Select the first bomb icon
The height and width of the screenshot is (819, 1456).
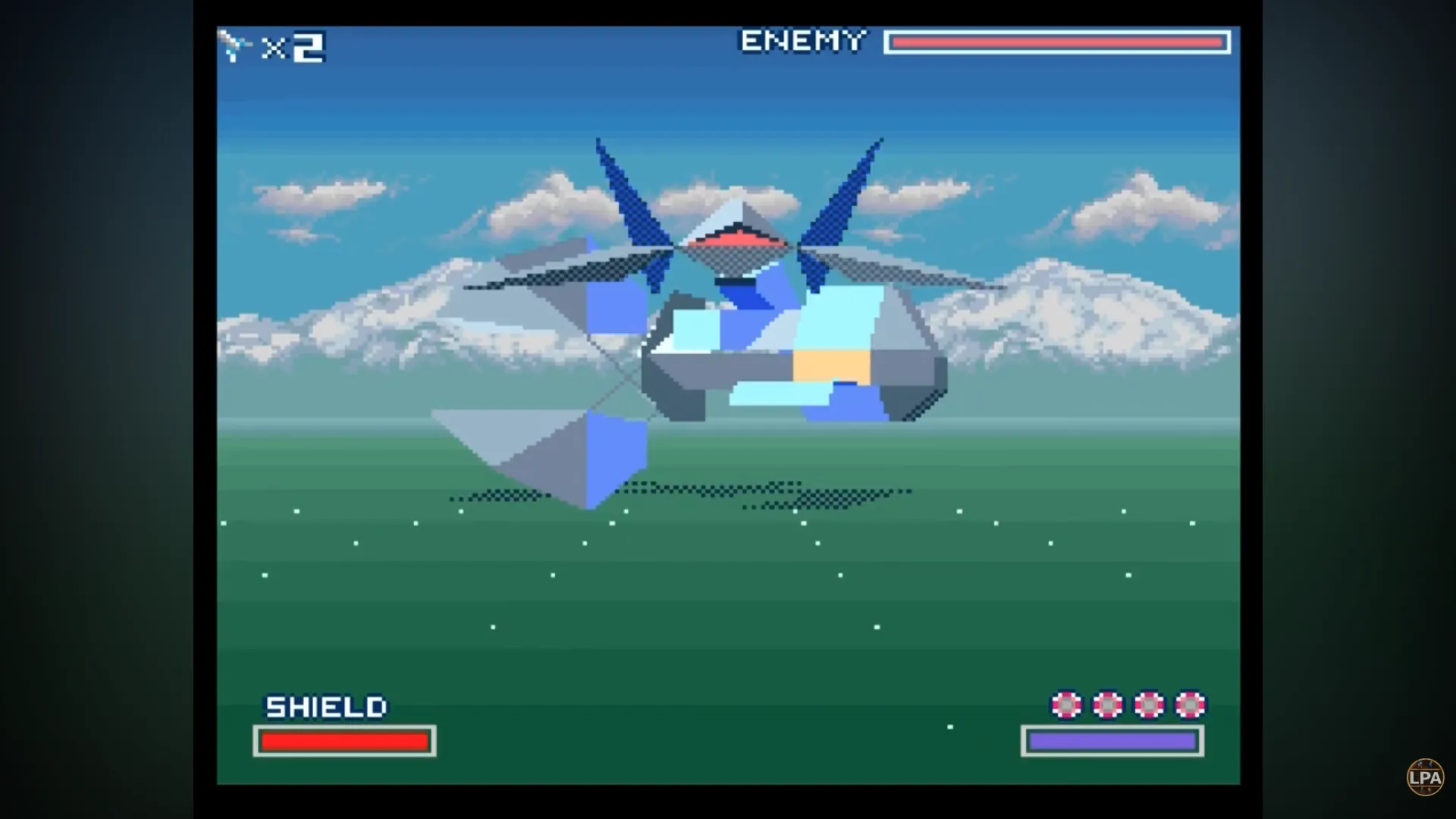click(x=1067, y=705)
